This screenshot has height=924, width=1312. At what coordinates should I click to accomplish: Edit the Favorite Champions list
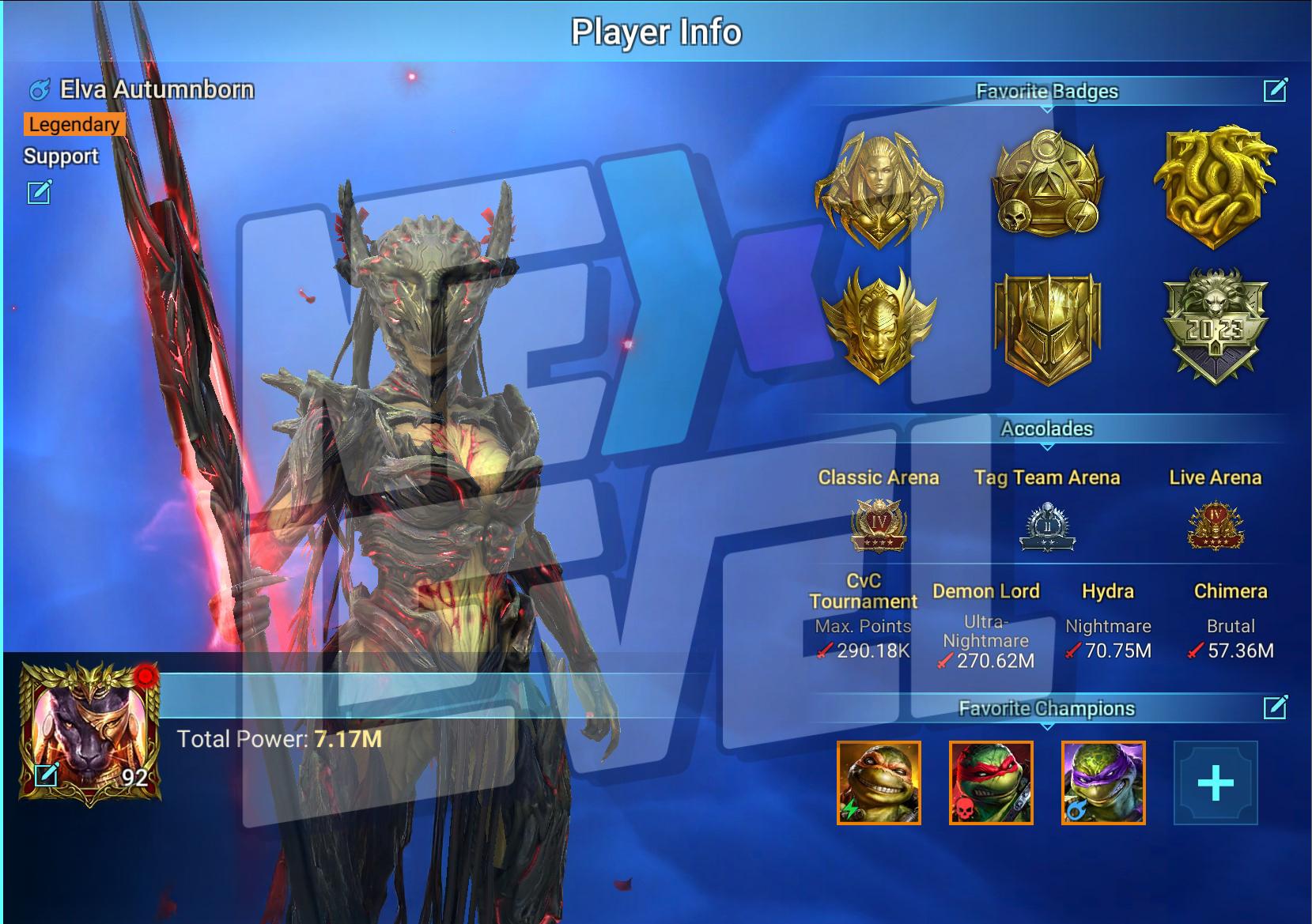(1275, 707)
